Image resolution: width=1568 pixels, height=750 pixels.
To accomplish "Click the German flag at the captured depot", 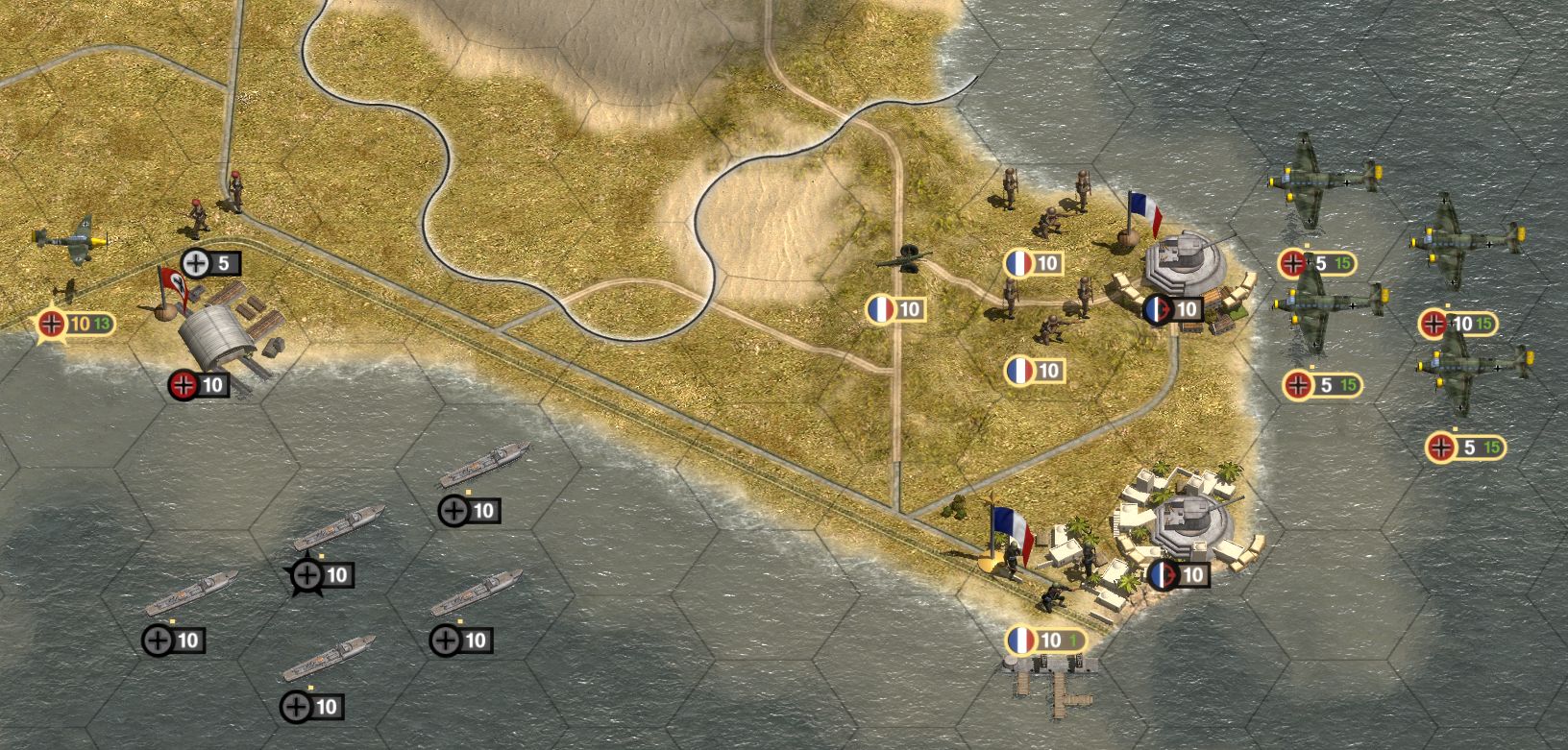I will [x=171, y=288].
